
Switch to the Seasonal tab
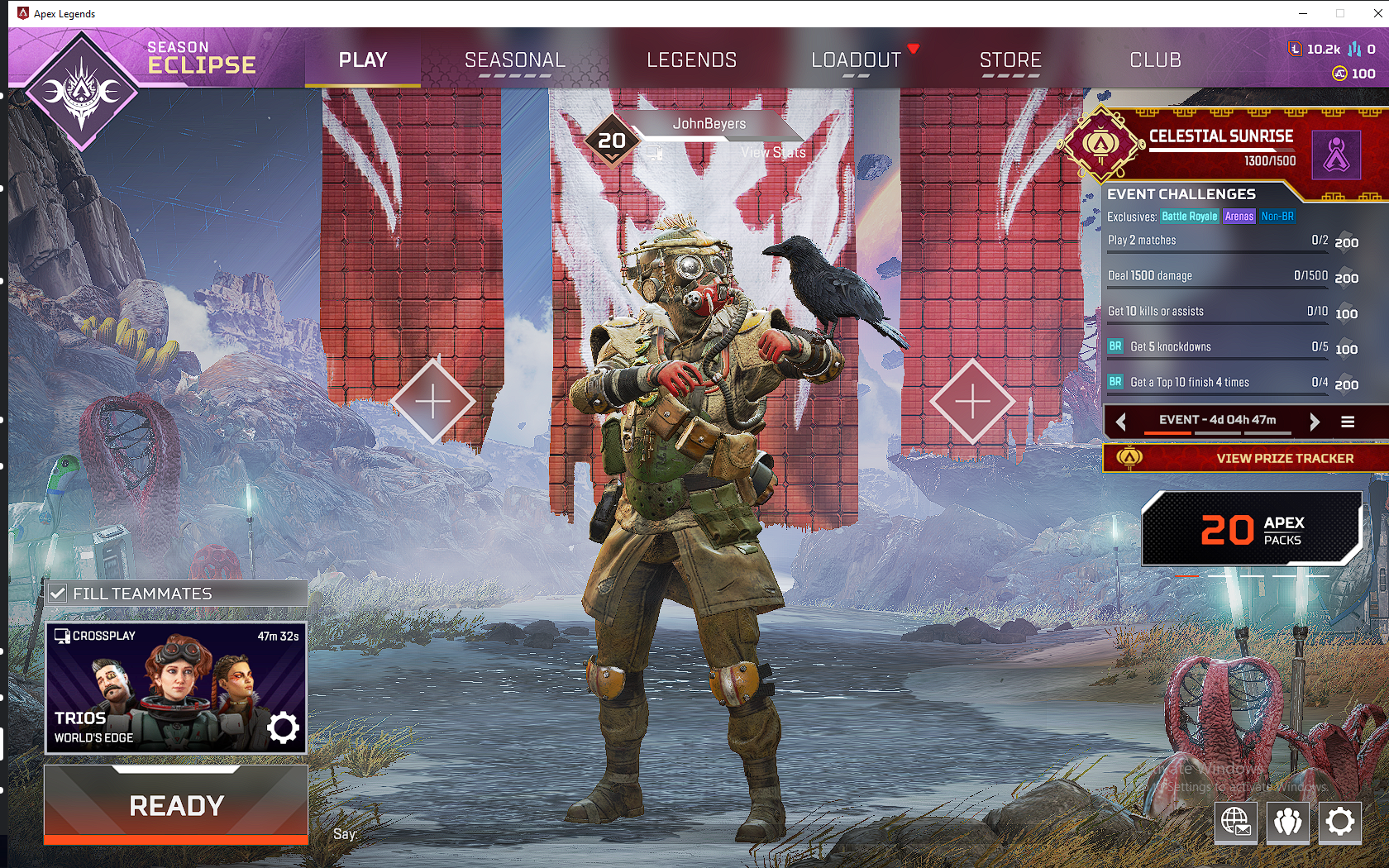click(x=514, y=60)
